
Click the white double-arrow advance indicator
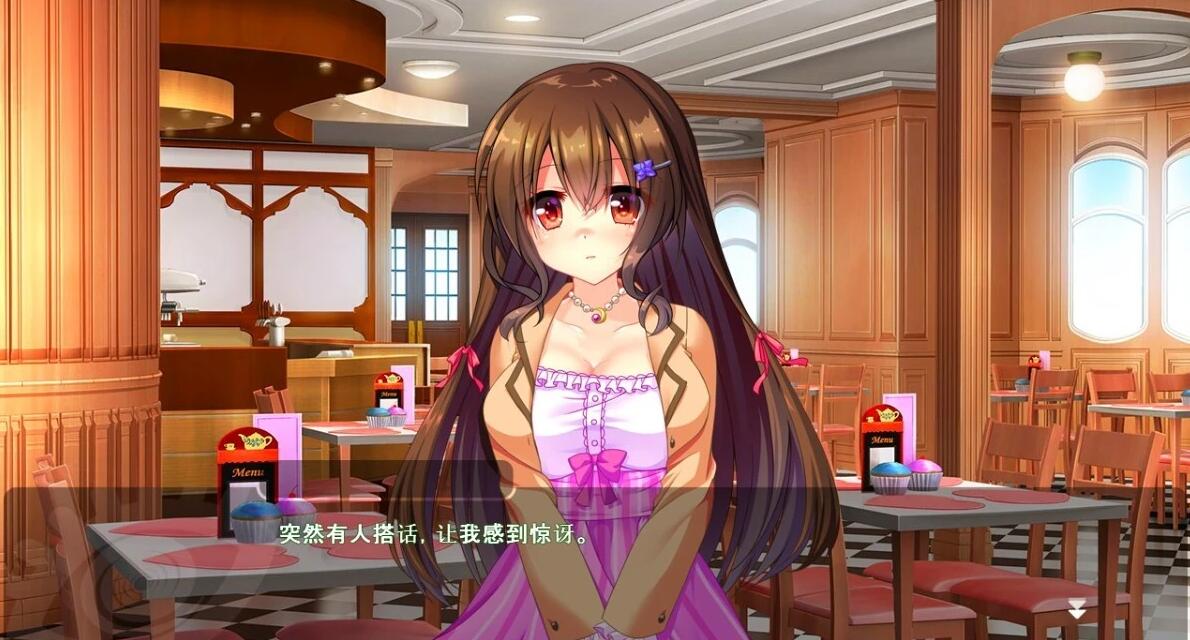pos(1077,608)
